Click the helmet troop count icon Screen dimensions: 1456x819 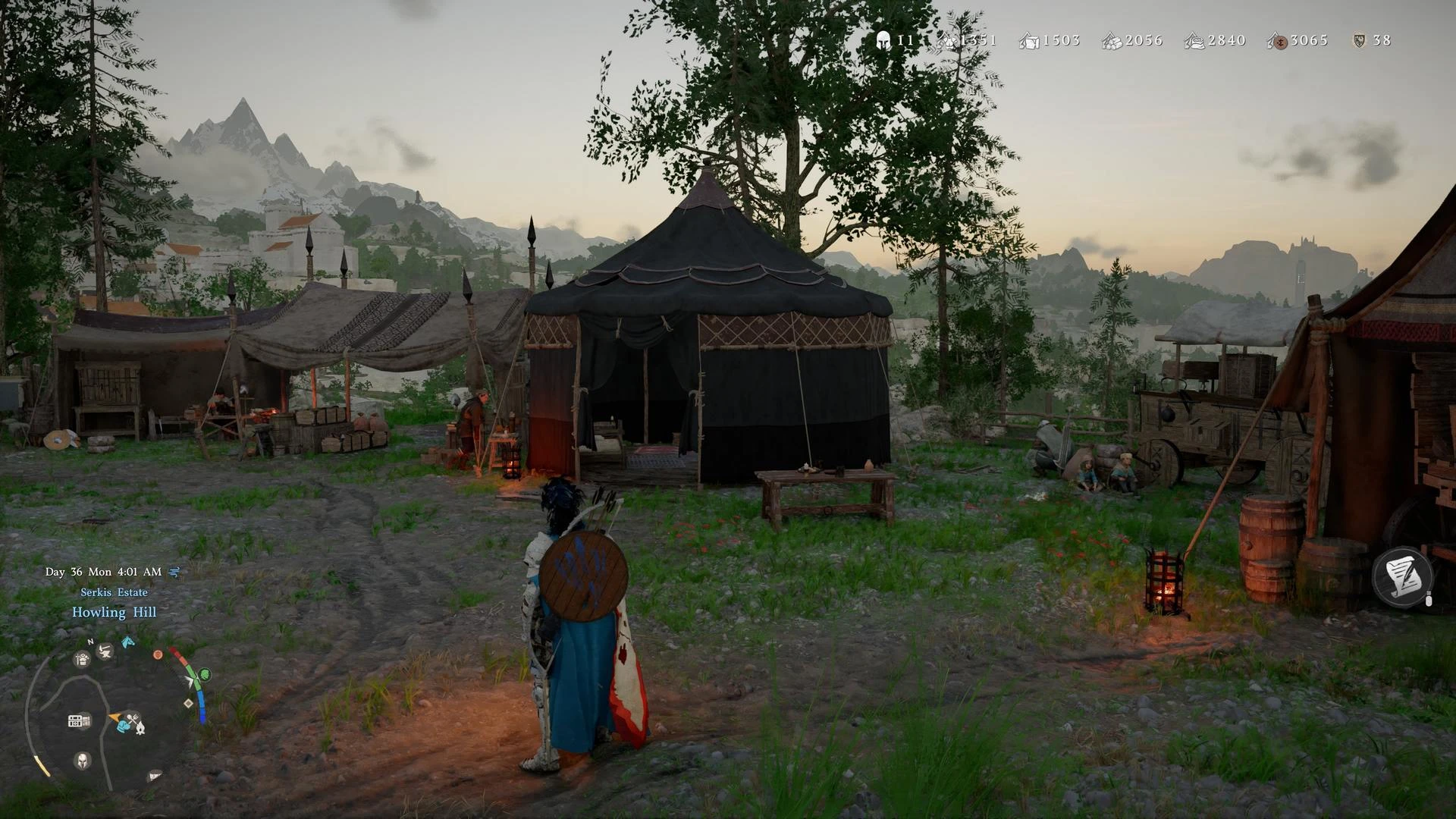(883, 41)
